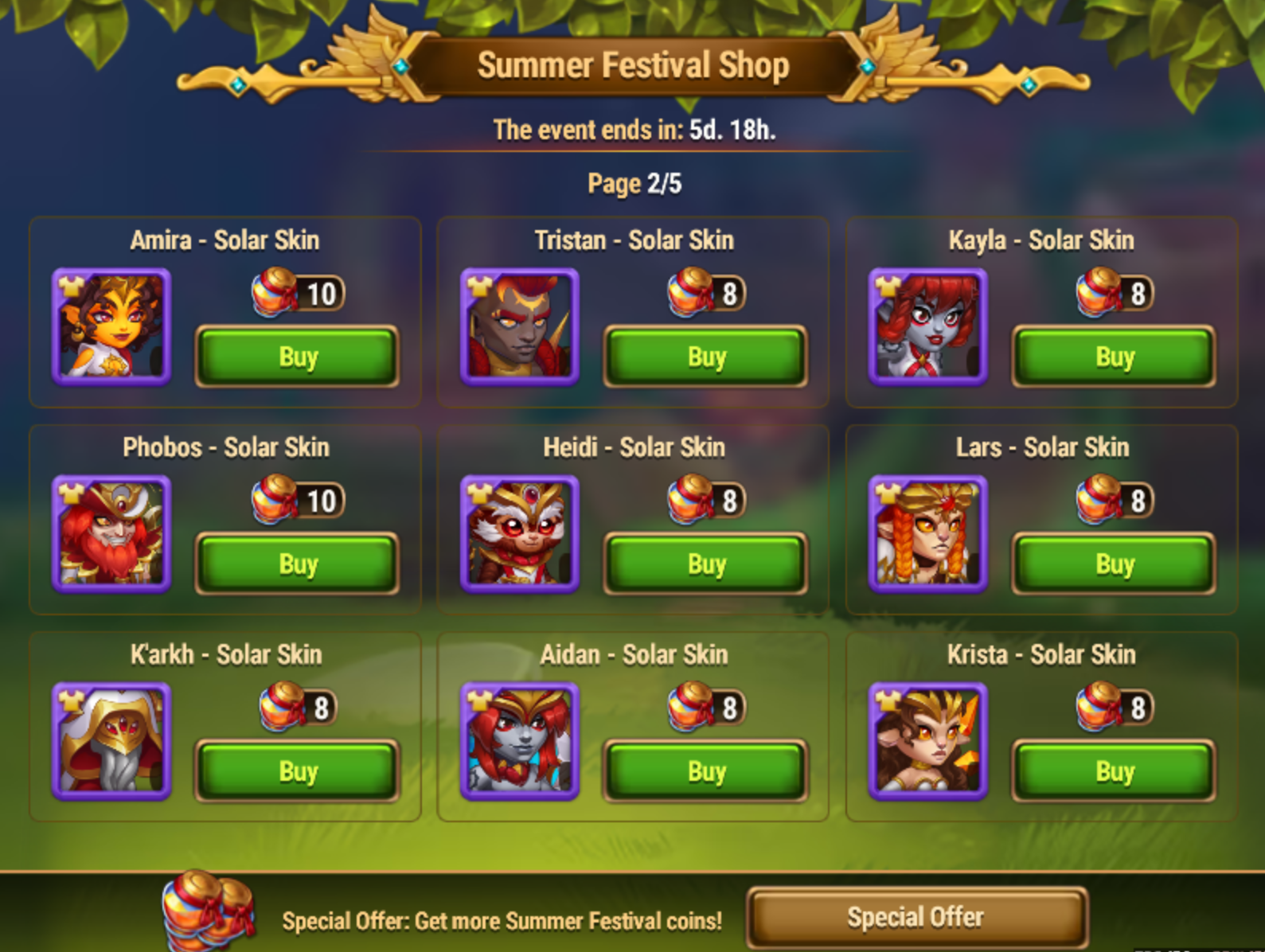This screenshot has height=952, width=1265.
Task: Purchase the Krista Solar Skin
Action: point(1114,771)
